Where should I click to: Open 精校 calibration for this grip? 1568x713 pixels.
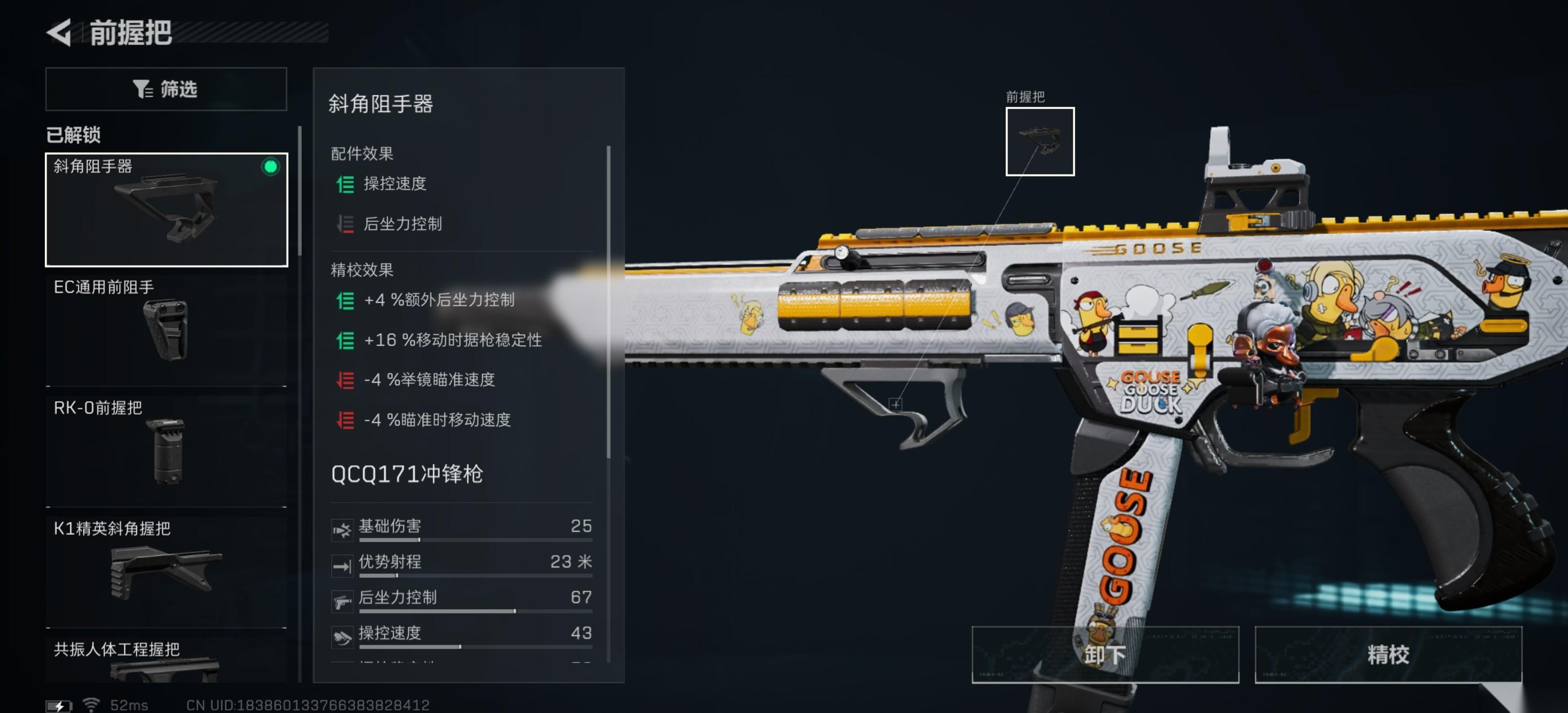[x=1388, y=654]
